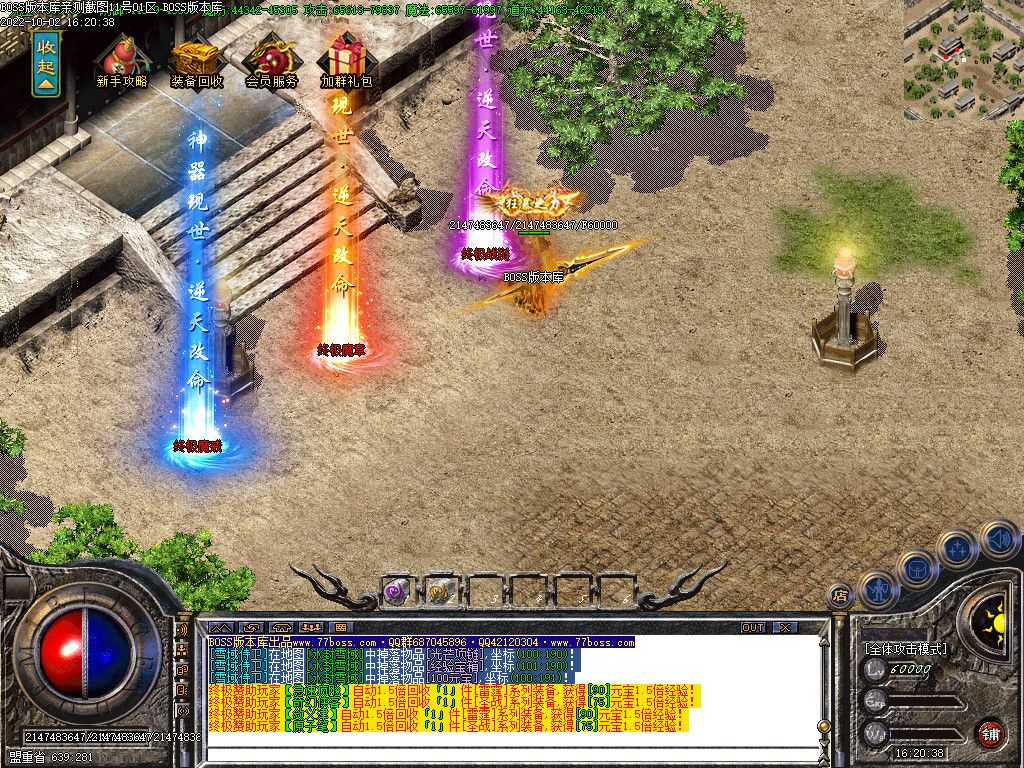
Task: Use the purple scroll in the belt slot
Action: click(x=394, y=592)
